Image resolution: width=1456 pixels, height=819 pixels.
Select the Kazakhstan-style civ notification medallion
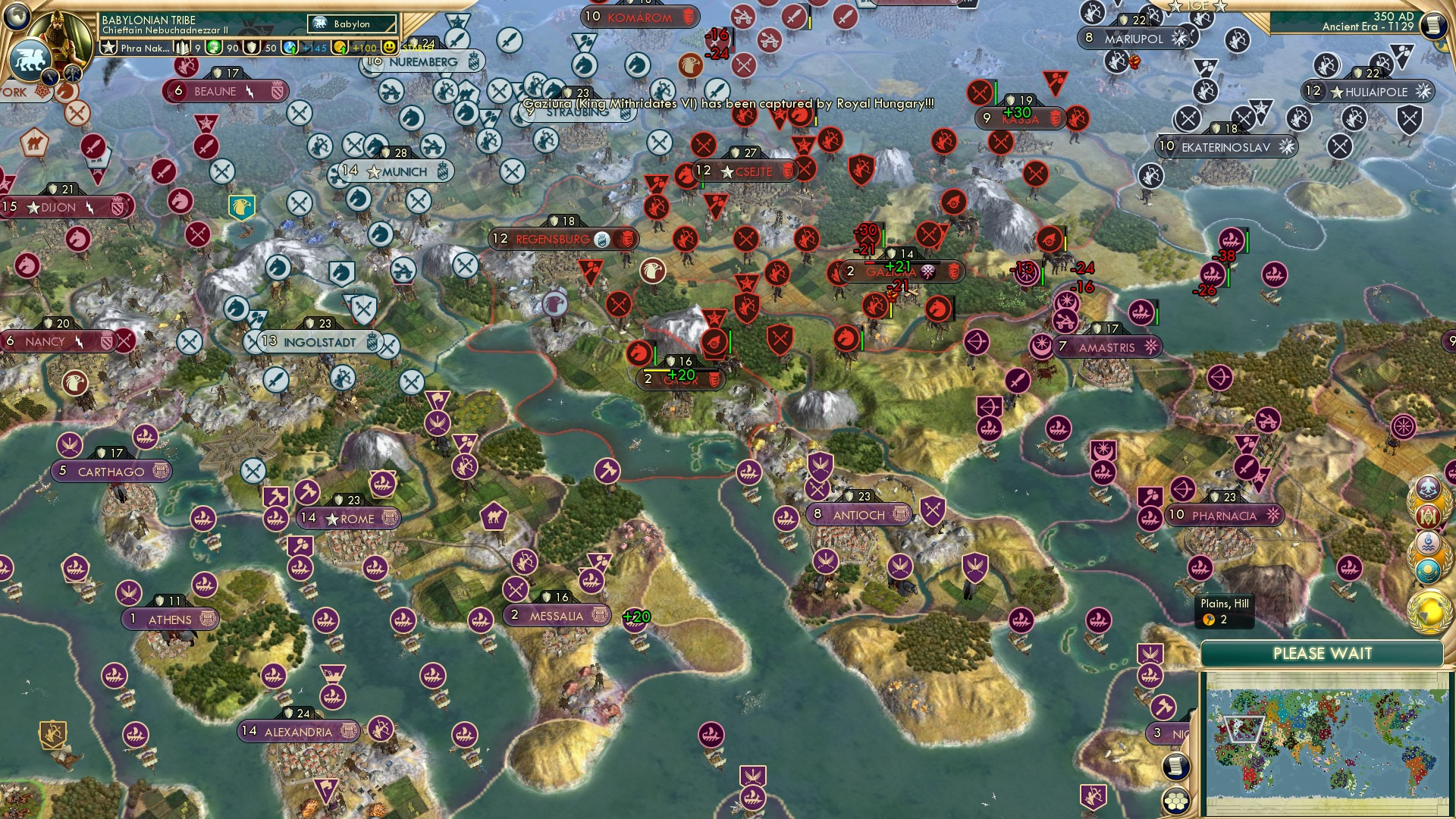tap(1429, 570)
